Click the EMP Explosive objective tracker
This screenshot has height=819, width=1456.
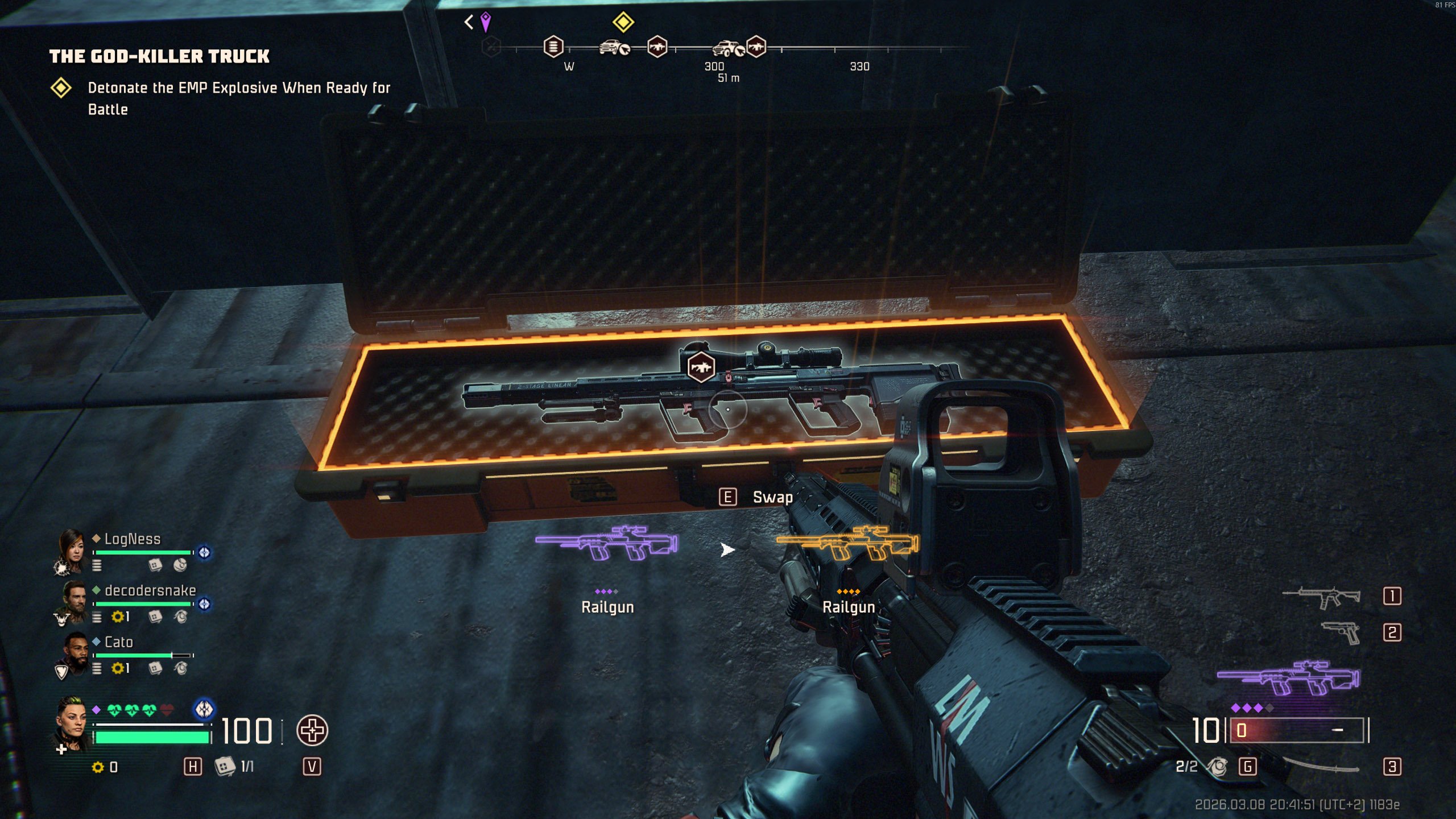click(x=239, y=98)
